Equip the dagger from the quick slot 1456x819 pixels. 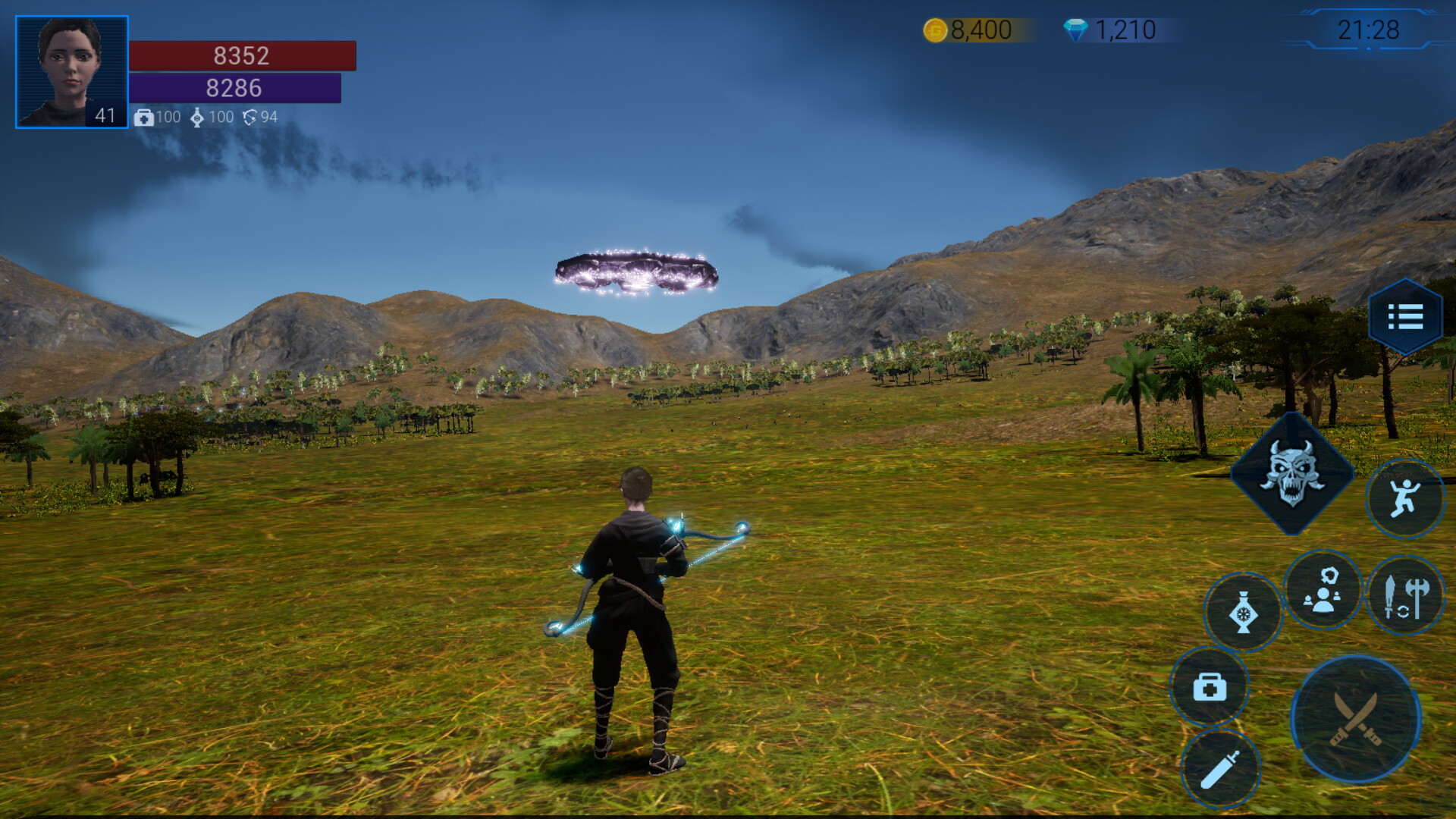pyautogui.click(x=1221, y=768)
